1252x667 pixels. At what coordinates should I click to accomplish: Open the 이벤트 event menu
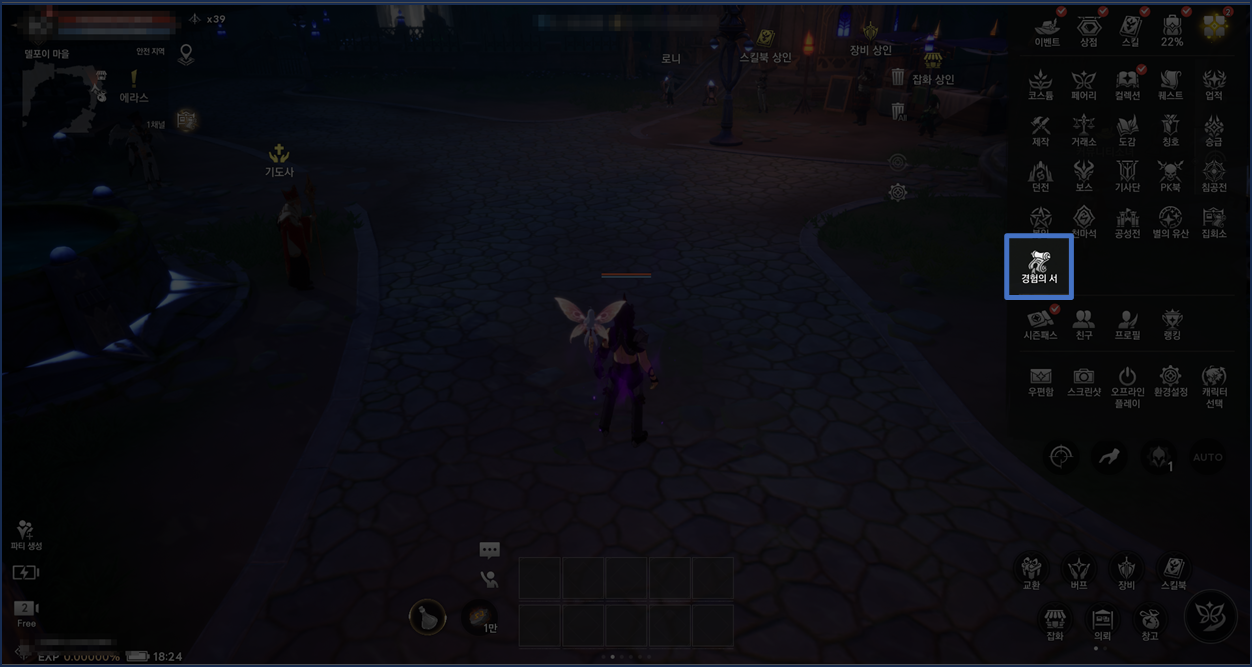[1047, 30]
